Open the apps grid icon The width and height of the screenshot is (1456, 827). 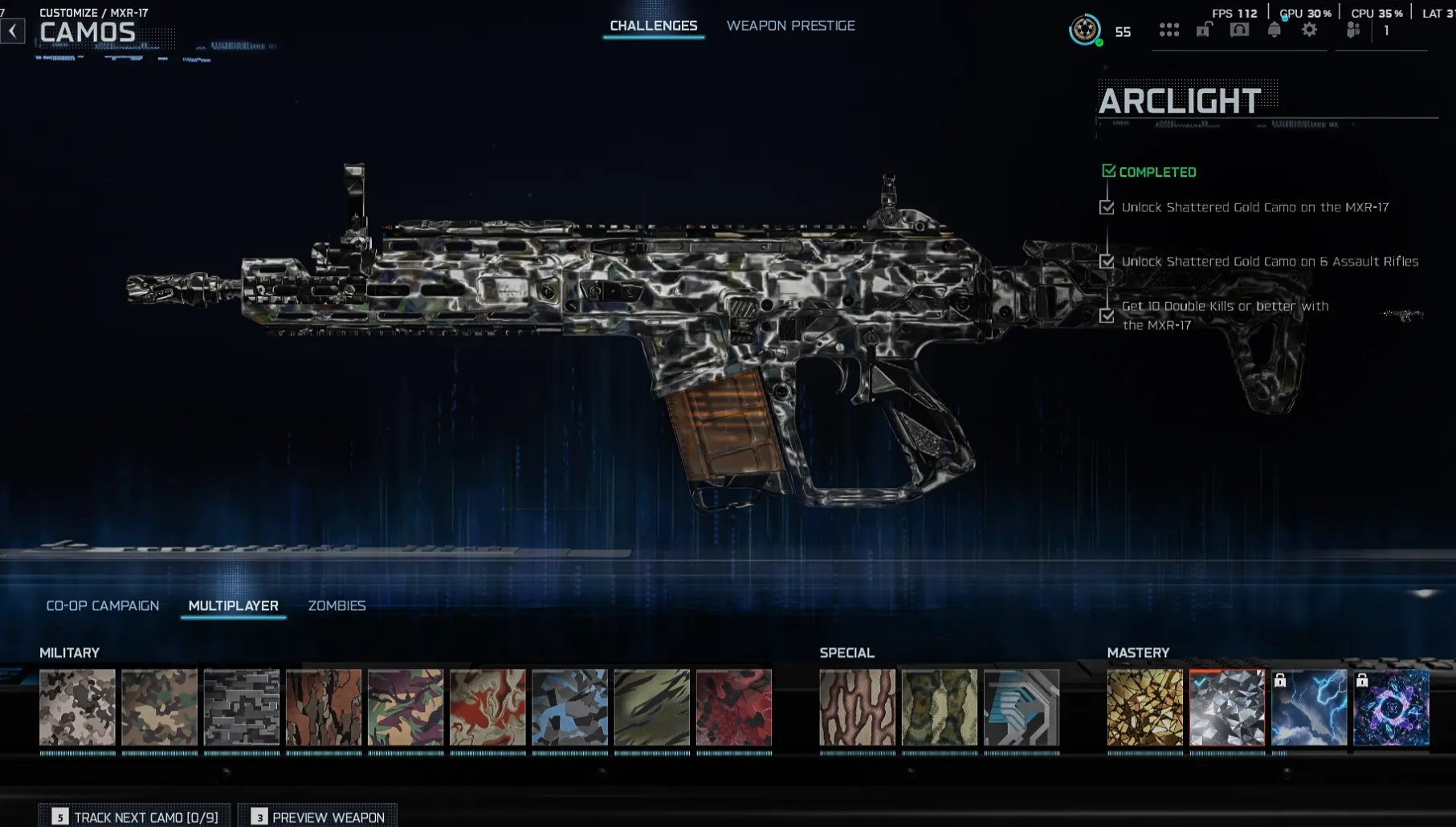click(x=1169, y=30)
